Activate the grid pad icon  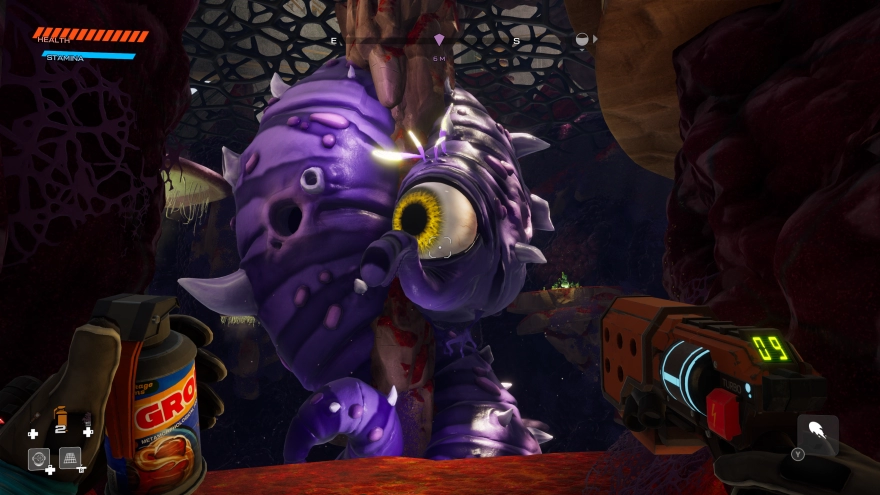click(x=70, y=458)
